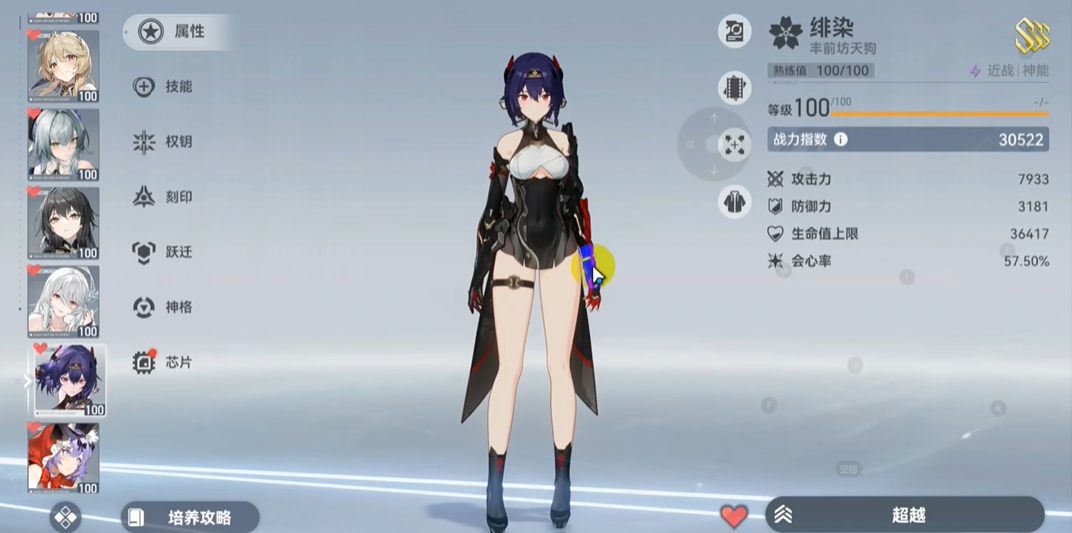This screenshot has height=533, width=1072.
Task: Go to the 跃迁 tab
Action: [163, 252]
